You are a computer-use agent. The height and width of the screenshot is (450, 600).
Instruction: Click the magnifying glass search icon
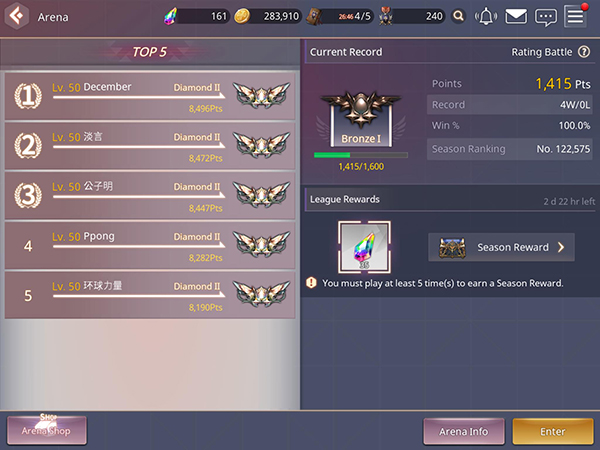coord(458,16)
